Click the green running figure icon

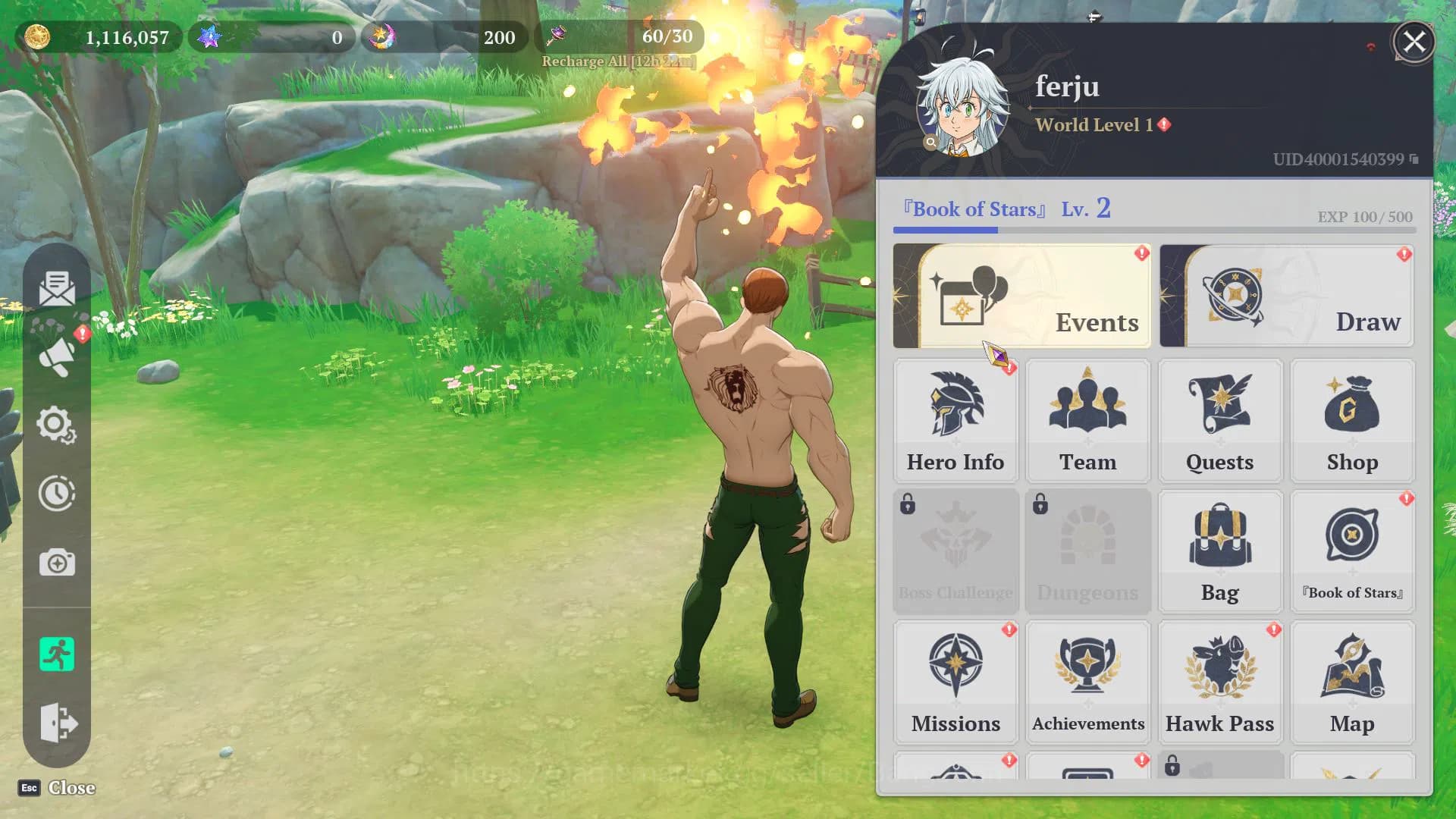point(57,654)
